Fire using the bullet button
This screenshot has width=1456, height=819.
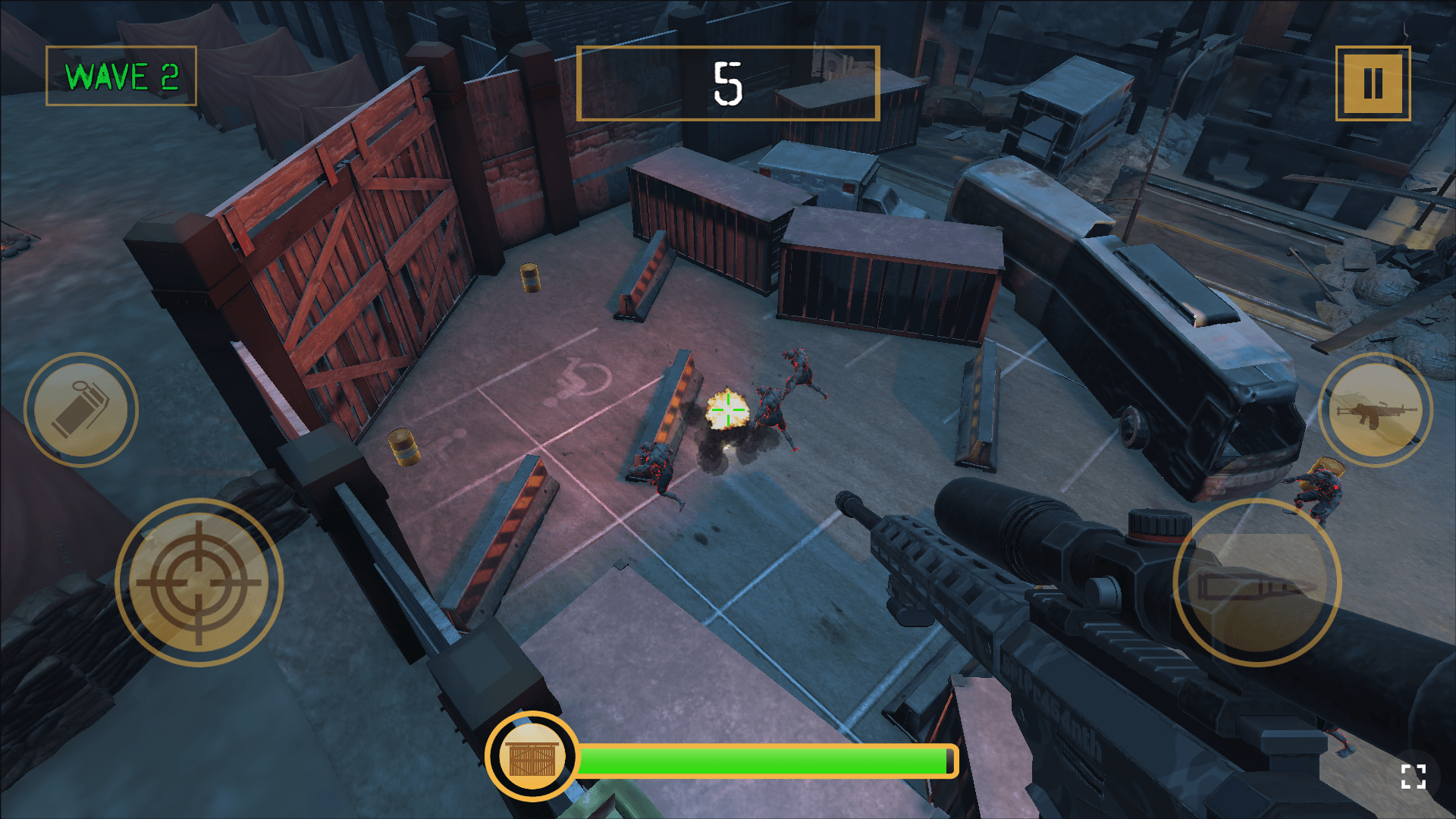click(x=1257, y=582)
